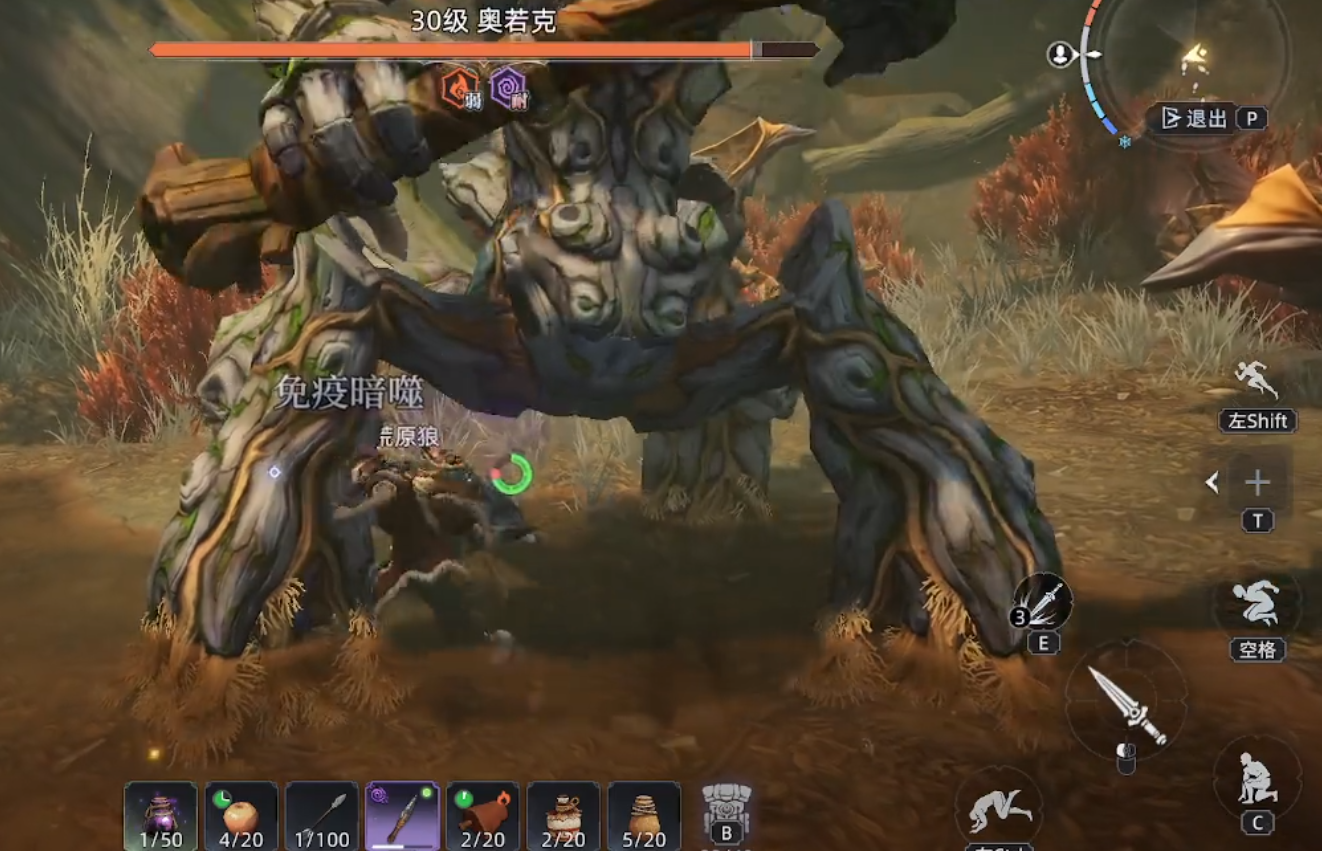Activate the prone crawl figure icon
The image size is (1322, 851).
click(x=997, y=808)
